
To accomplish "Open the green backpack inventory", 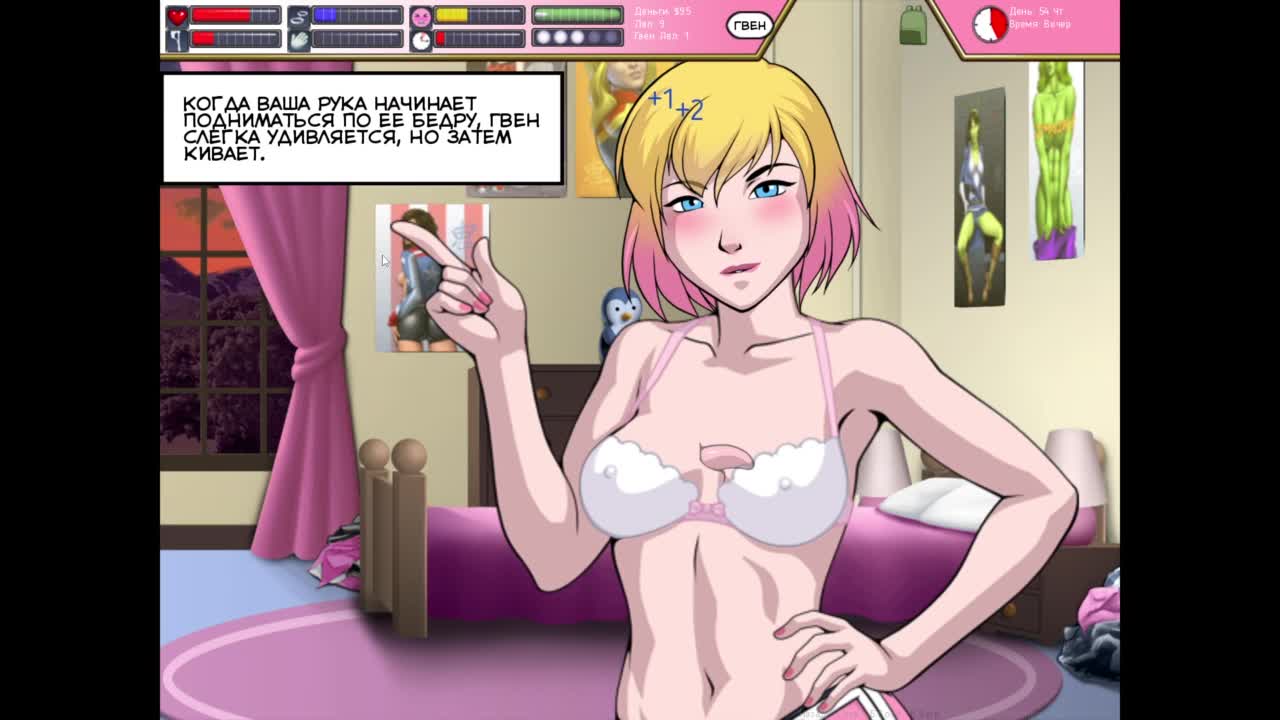I will coord(912,25).
